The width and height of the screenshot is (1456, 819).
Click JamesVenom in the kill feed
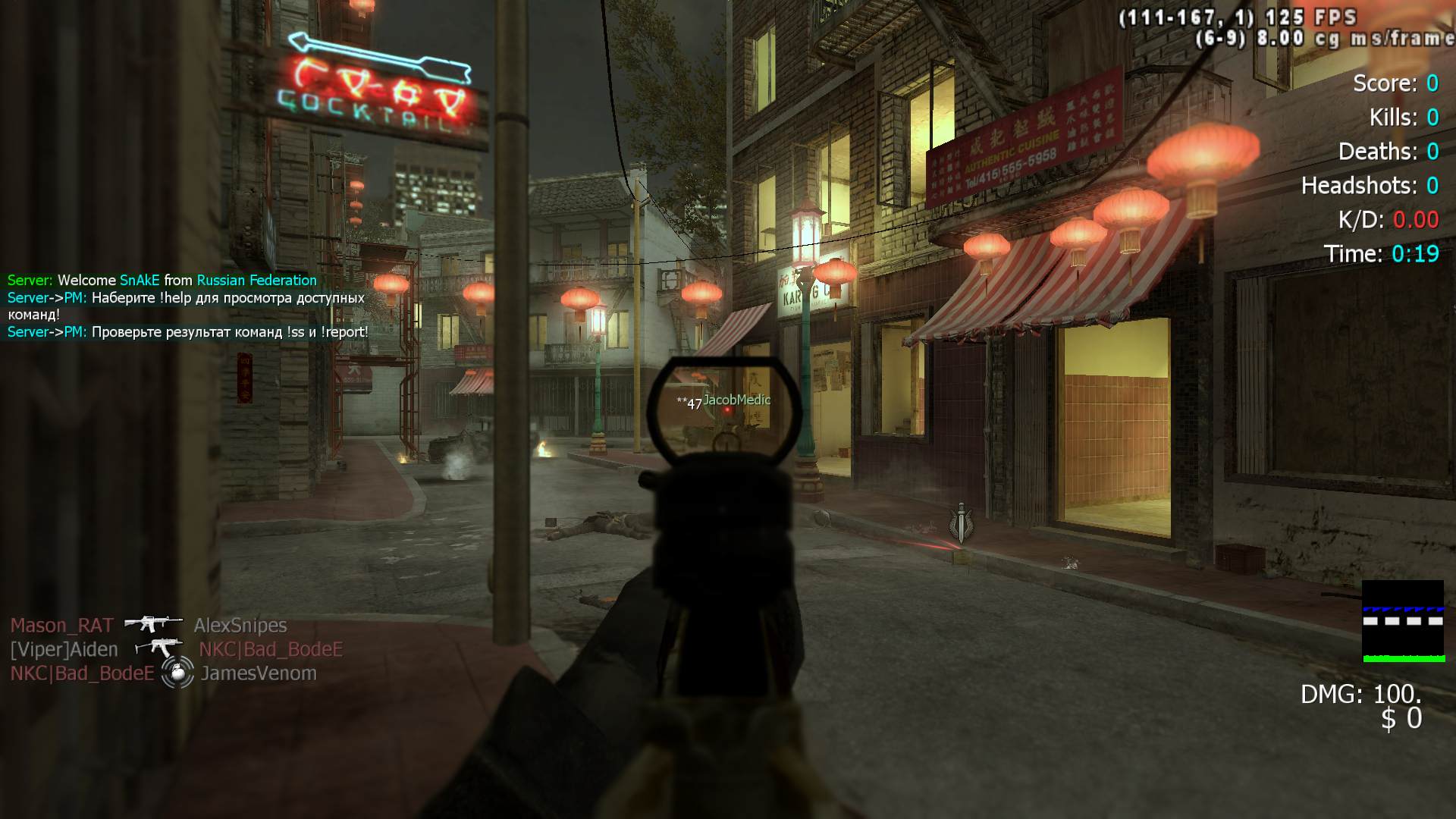pos(259,673)
